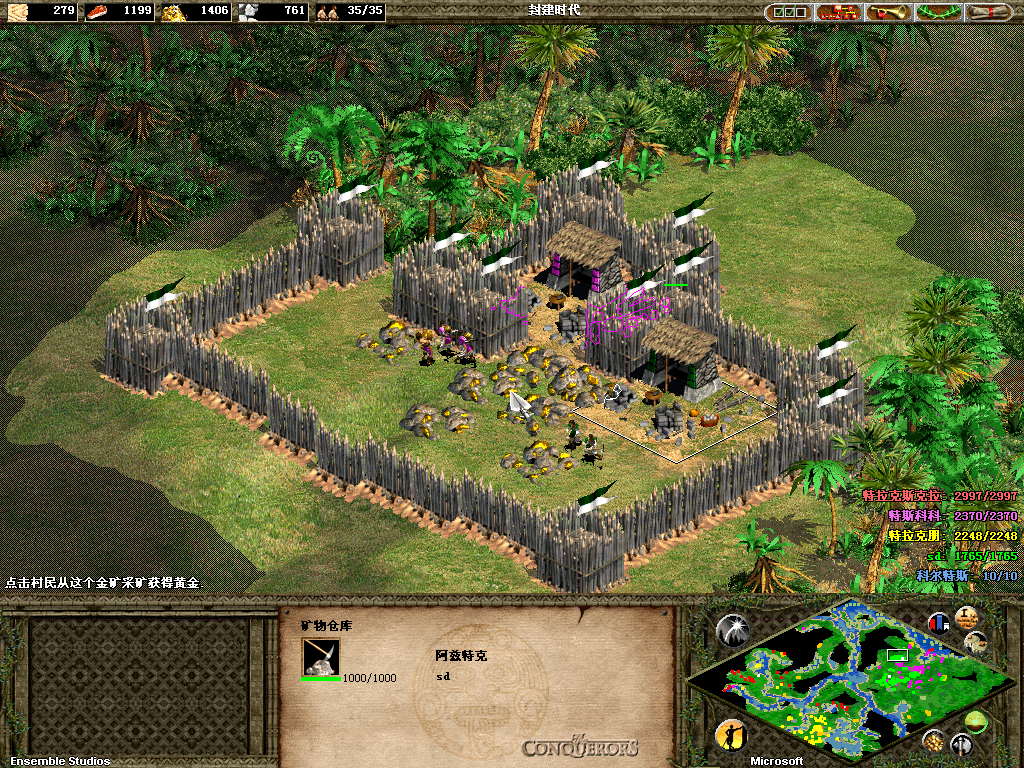
Task: Open the objectives checklist button
Action: point(789,12)
